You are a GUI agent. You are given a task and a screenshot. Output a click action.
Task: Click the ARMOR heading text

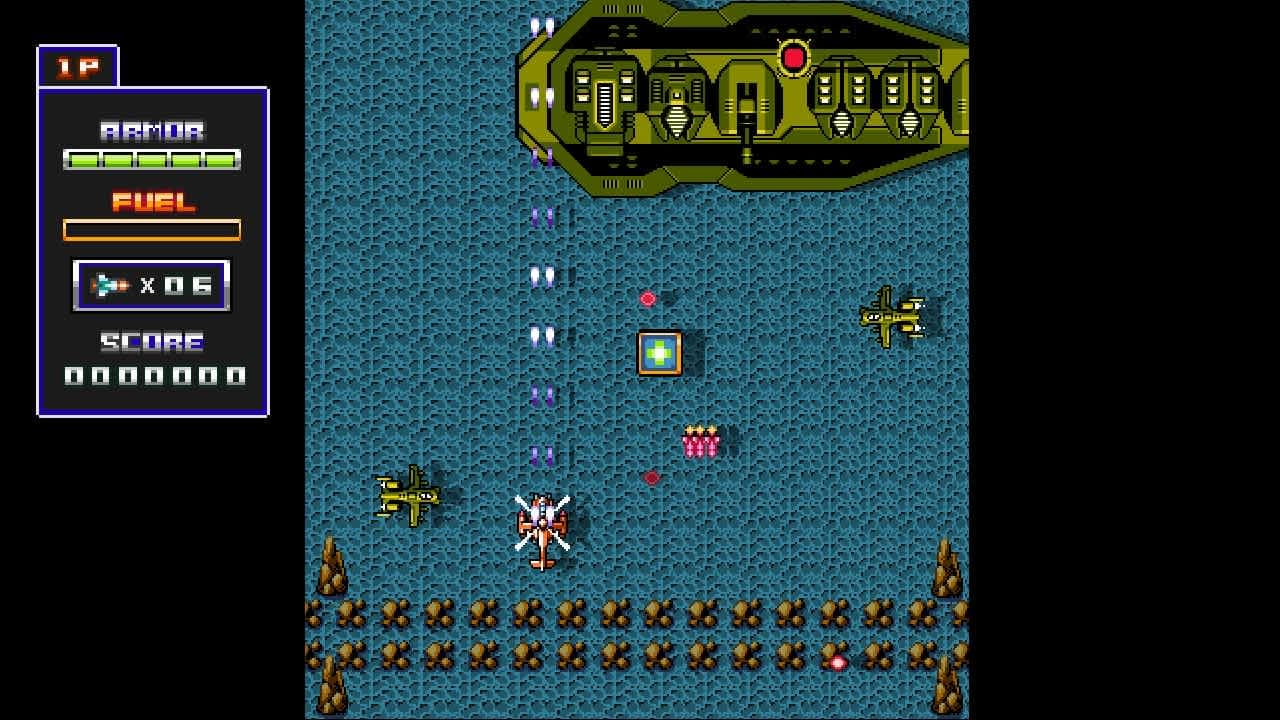click(x=151, y=129)
